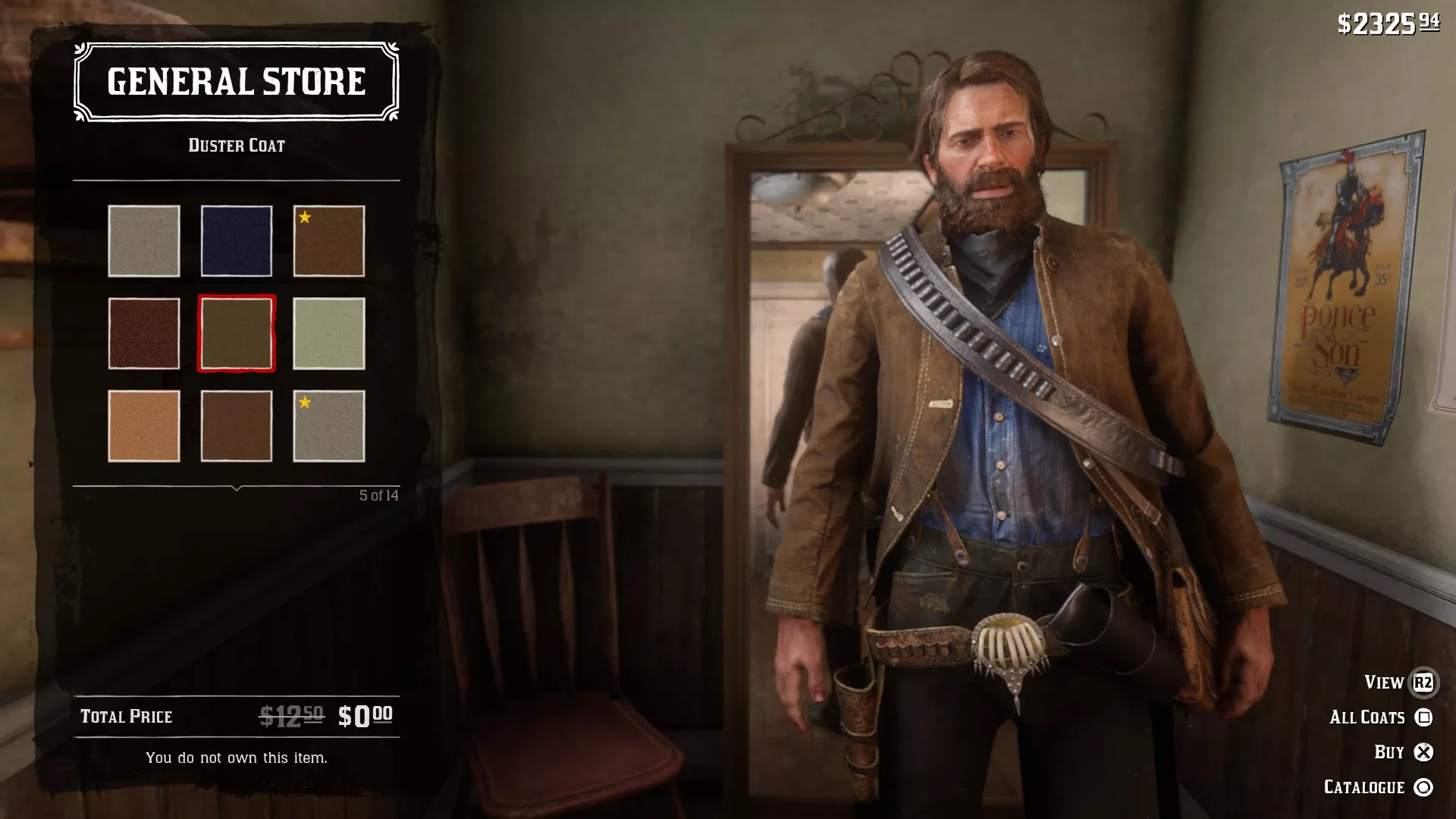
Task: Choose the medium brown coat swatch
Action: click(237, 426)
